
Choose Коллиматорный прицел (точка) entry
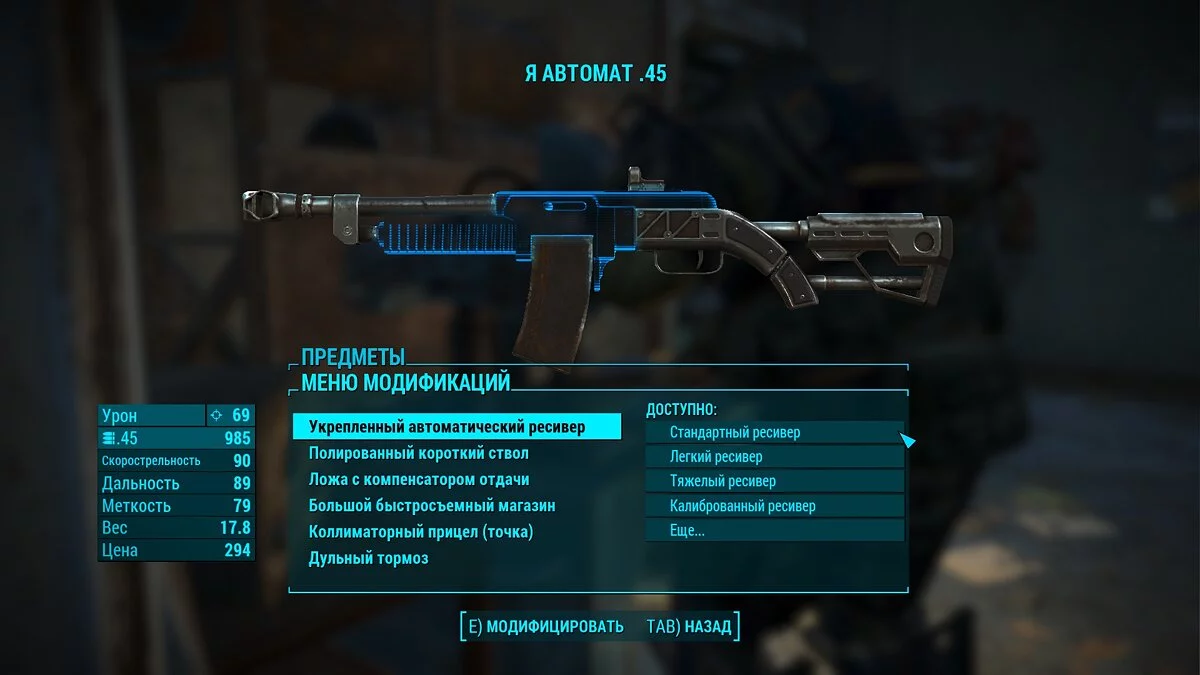coord(421,531)
